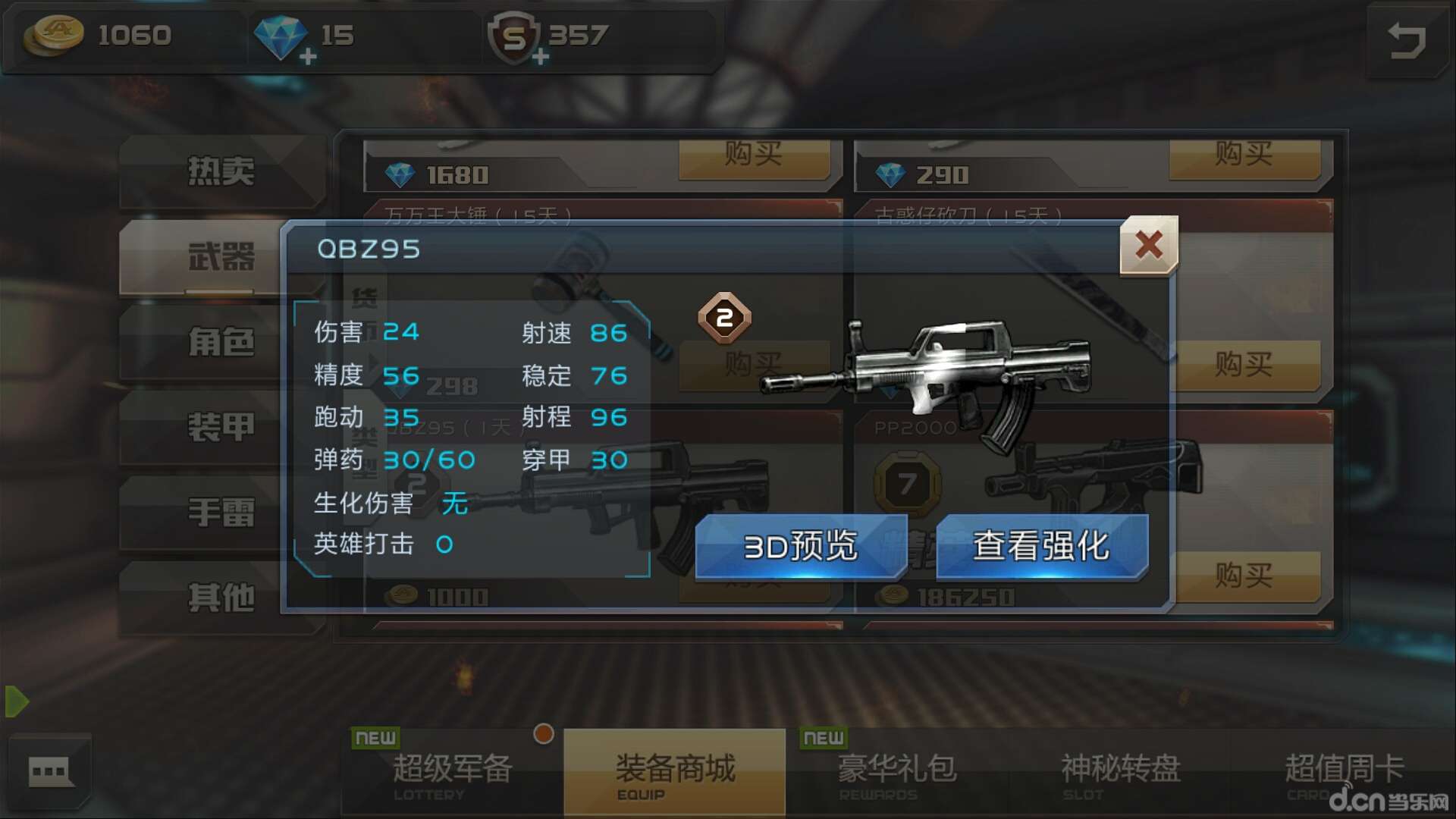1456x819 pixels.
Task: Add more S shield currency
Action: [x=540, y=57]
